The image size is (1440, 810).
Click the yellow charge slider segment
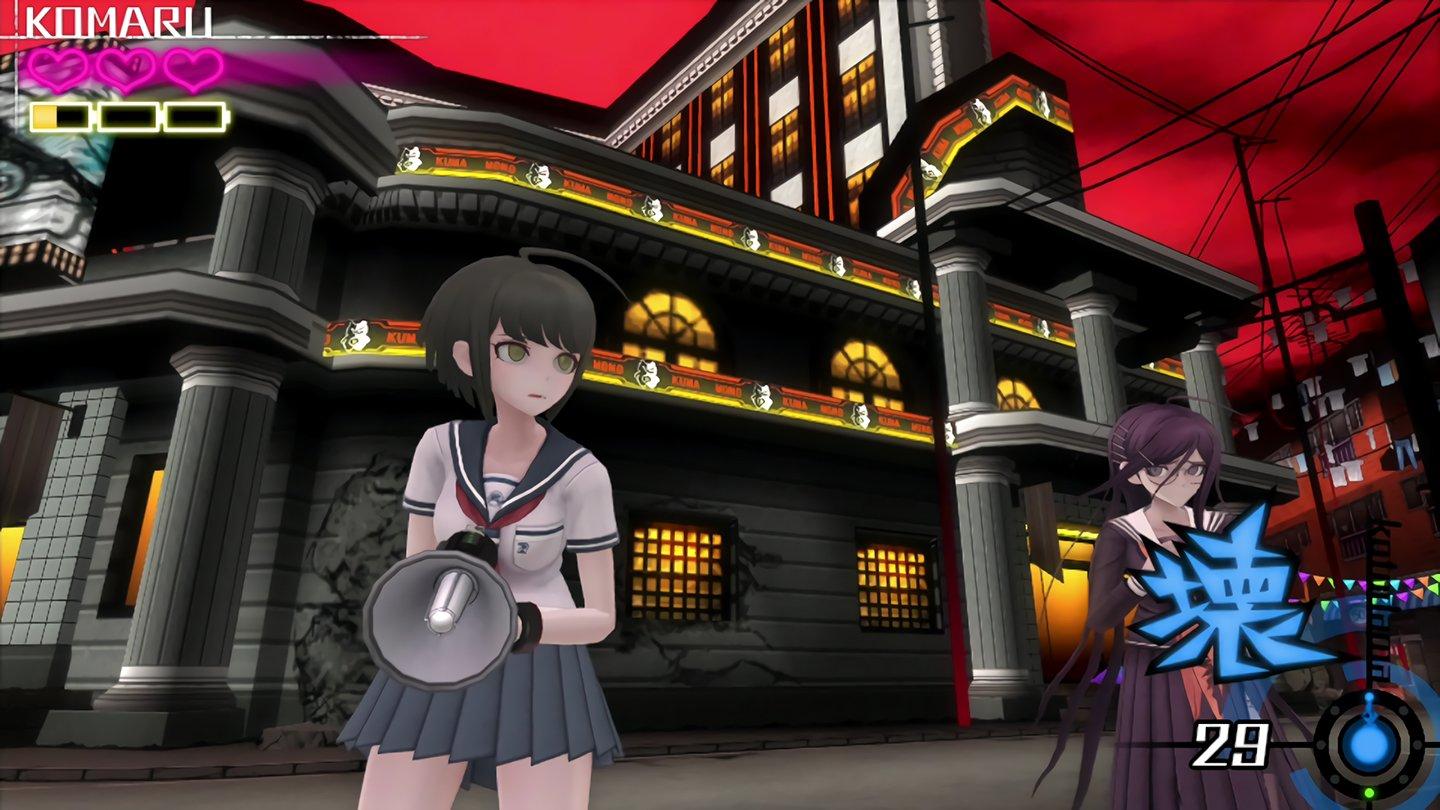point(47,115)
